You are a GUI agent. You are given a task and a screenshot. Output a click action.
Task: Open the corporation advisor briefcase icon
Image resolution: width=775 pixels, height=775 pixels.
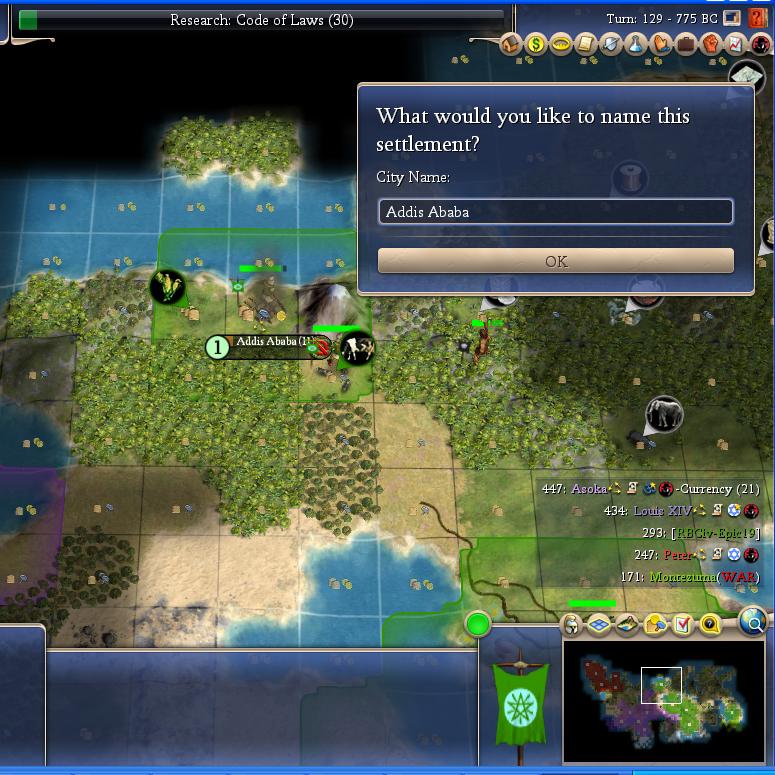coord(686,45)
